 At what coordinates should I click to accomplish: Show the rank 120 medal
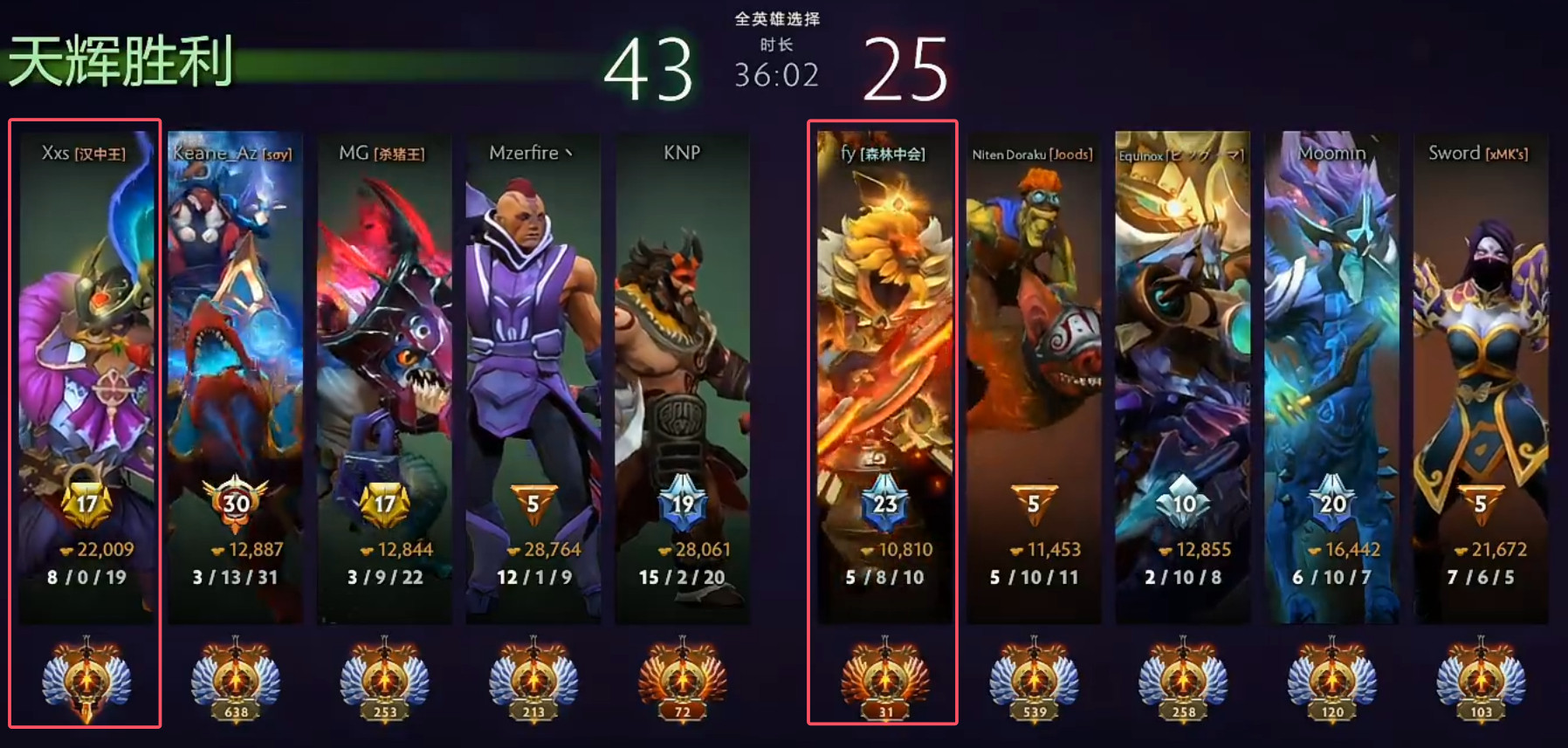click(1332, 681)
